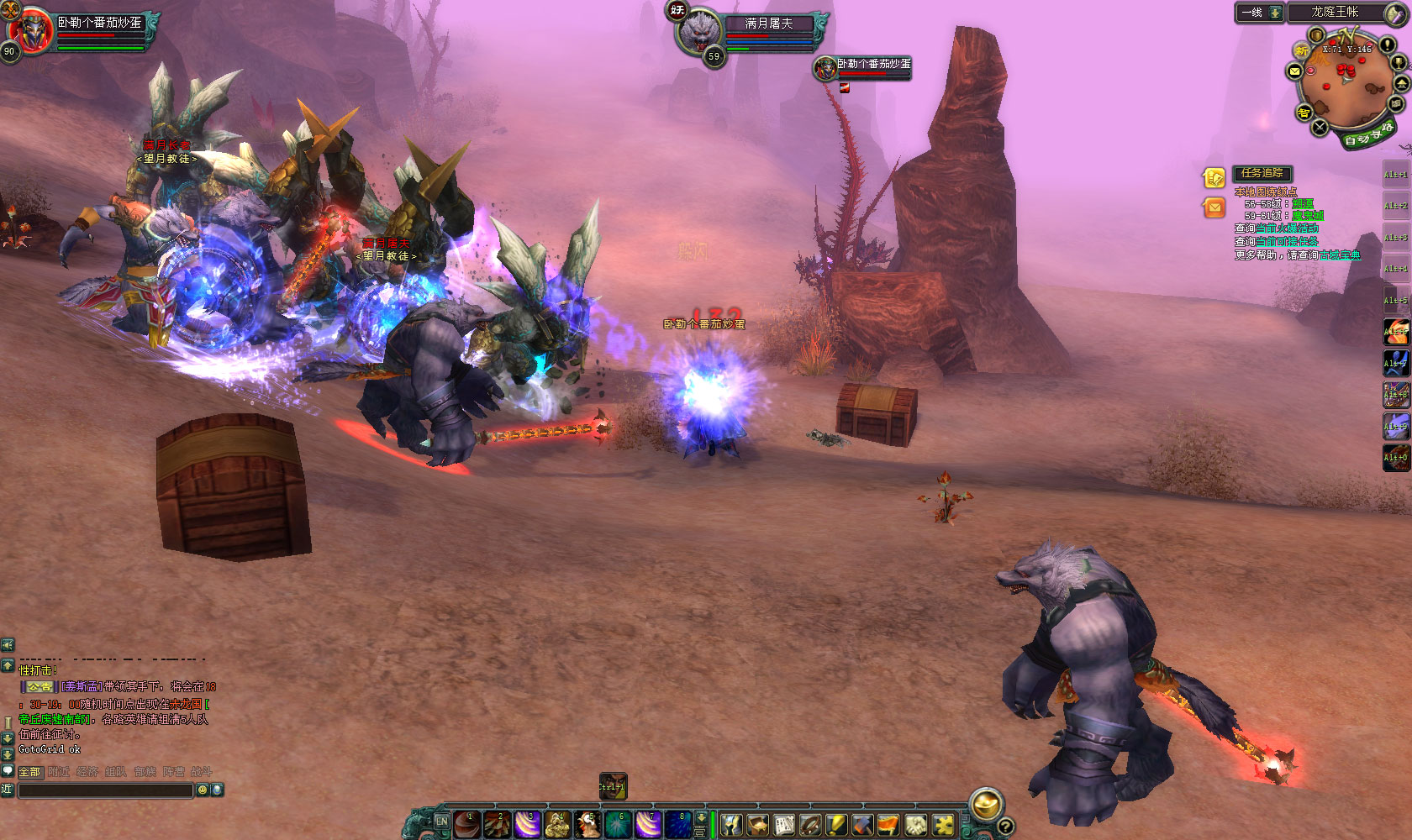Open the yellow gear settings icon
This screenshot has width=1412, height=840.
(x=943, y=826)
